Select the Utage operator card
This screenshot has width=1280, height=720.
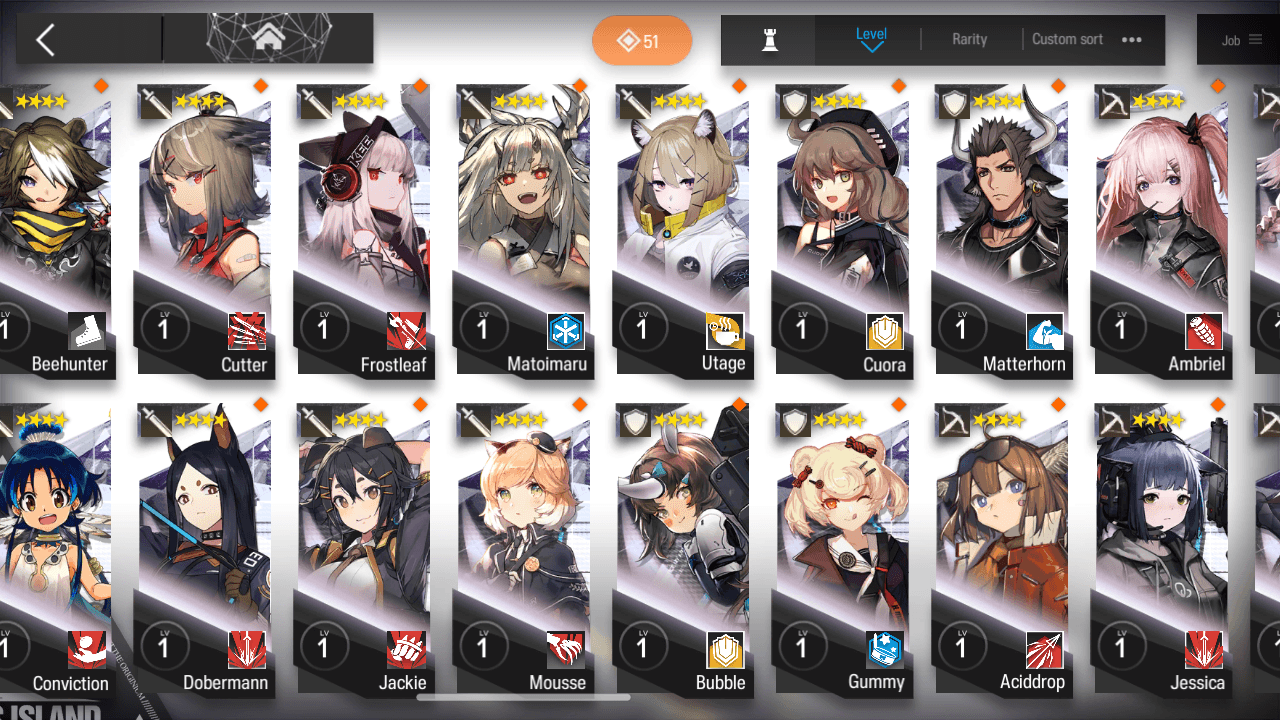pos(682,230)
